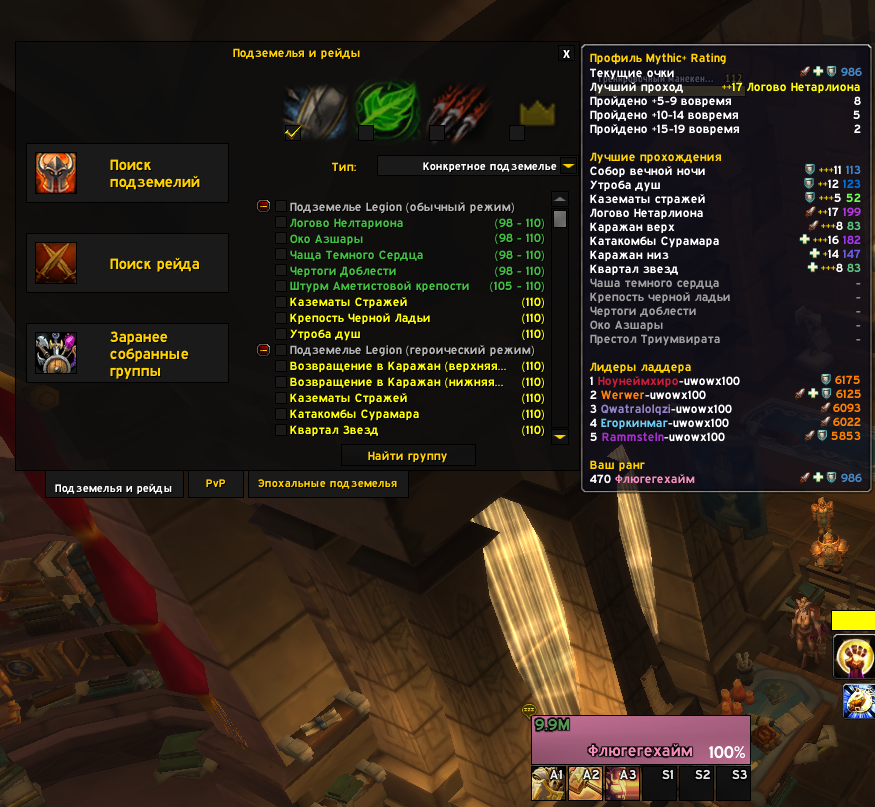
Task: Tick the healer role checkbox
Action: tap(366, 132)
